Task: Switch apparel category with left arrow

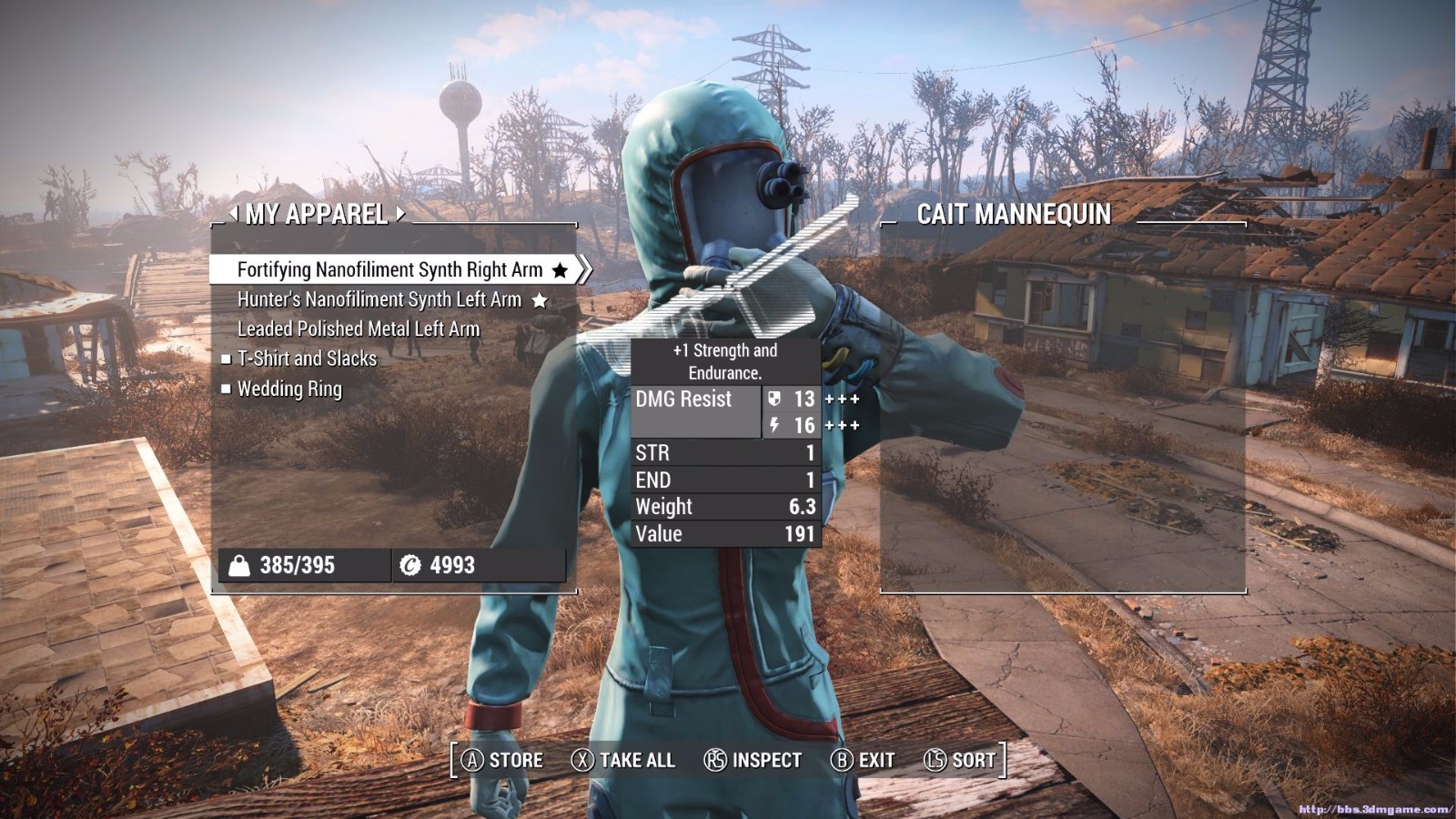Action: (x=234, y=213)
